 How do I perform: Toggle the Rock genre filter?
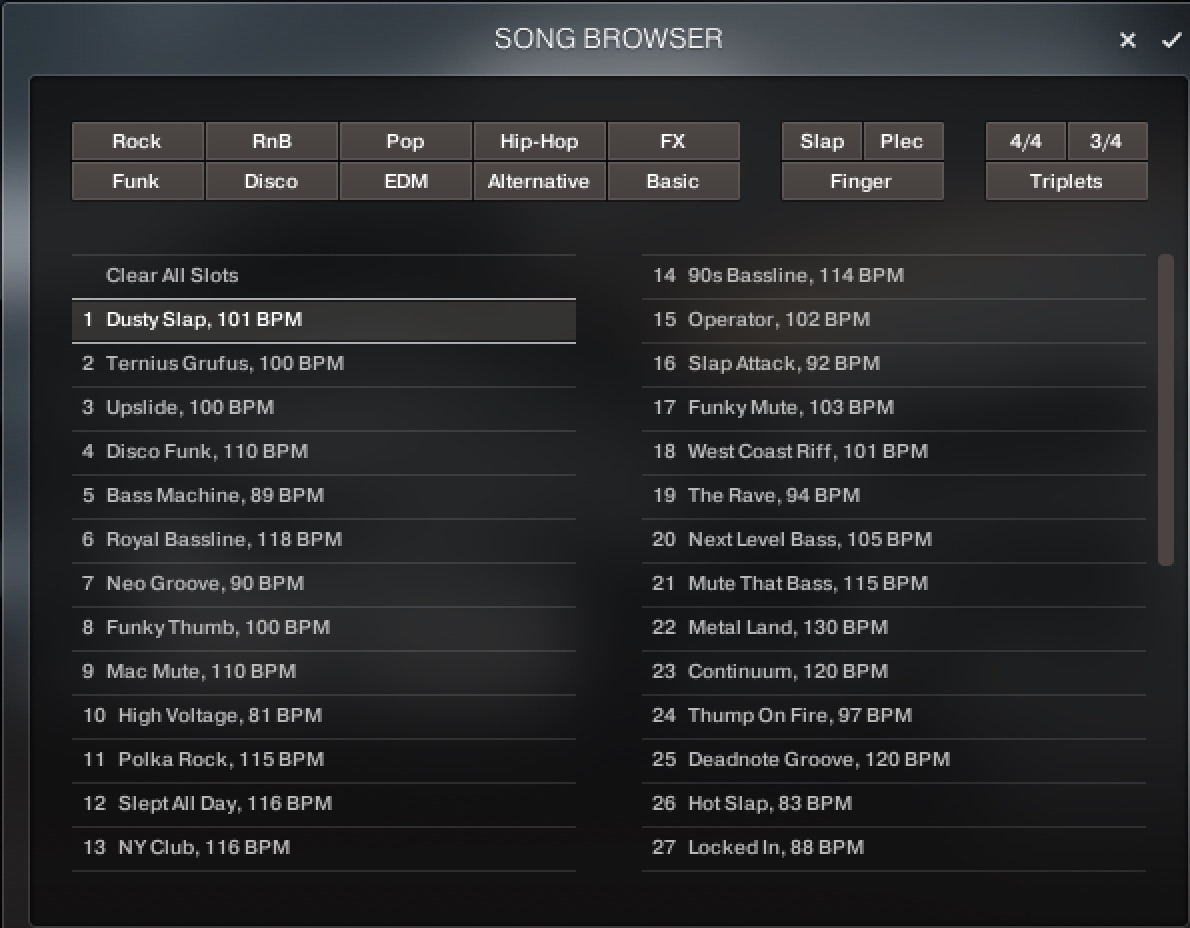click(137, 141)
